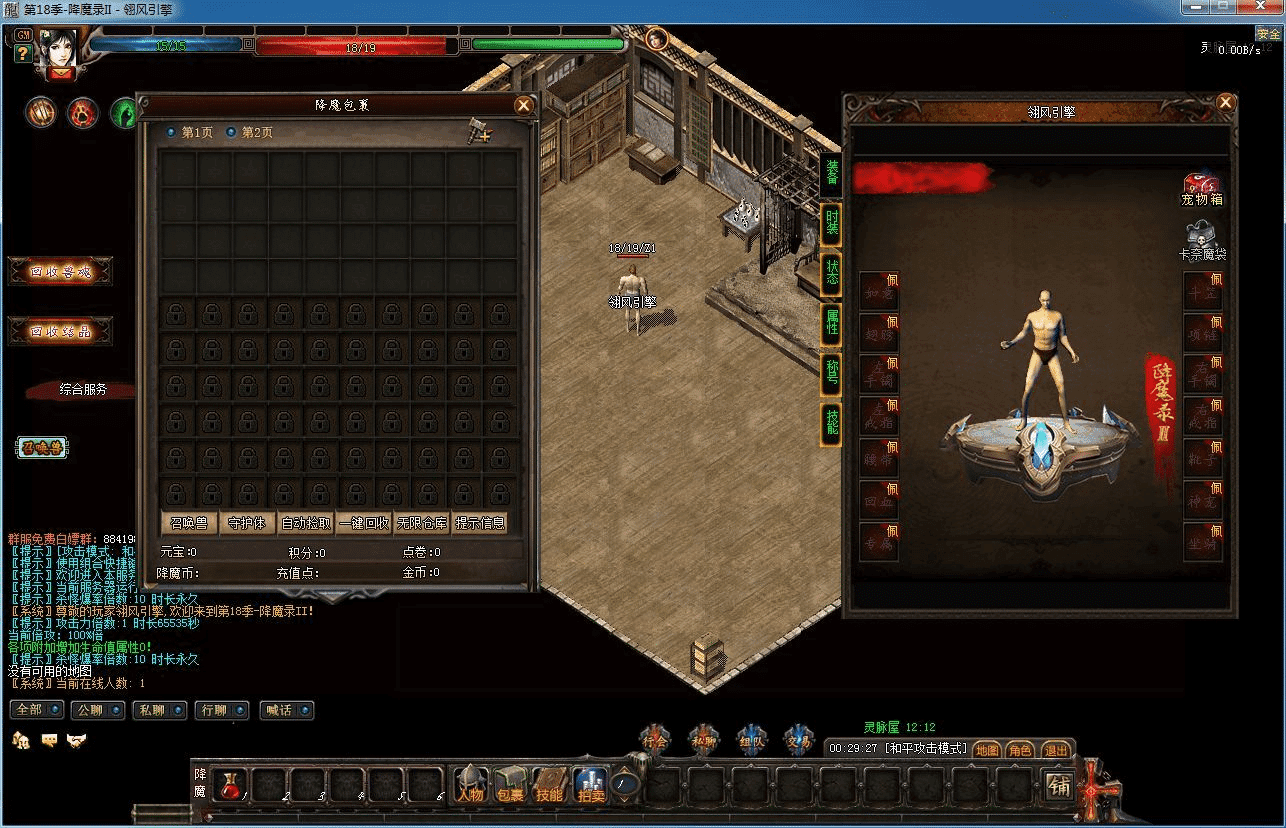Close the 降魔包裹 inventory window
Image resolution: width=1286 pixels, height=828 pixels.
coord(523,105)
